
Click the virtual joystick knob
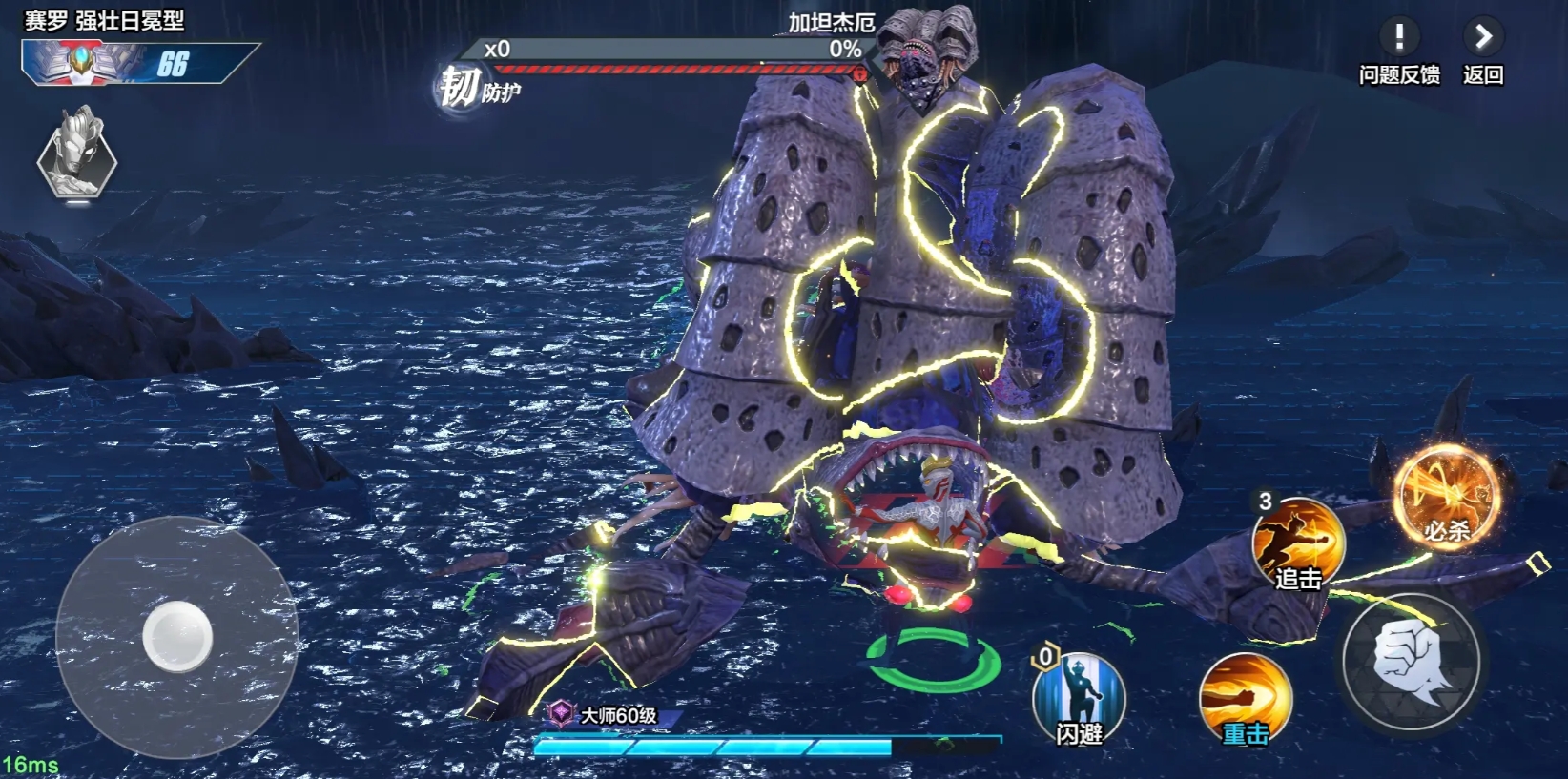[x=177, y=636]
